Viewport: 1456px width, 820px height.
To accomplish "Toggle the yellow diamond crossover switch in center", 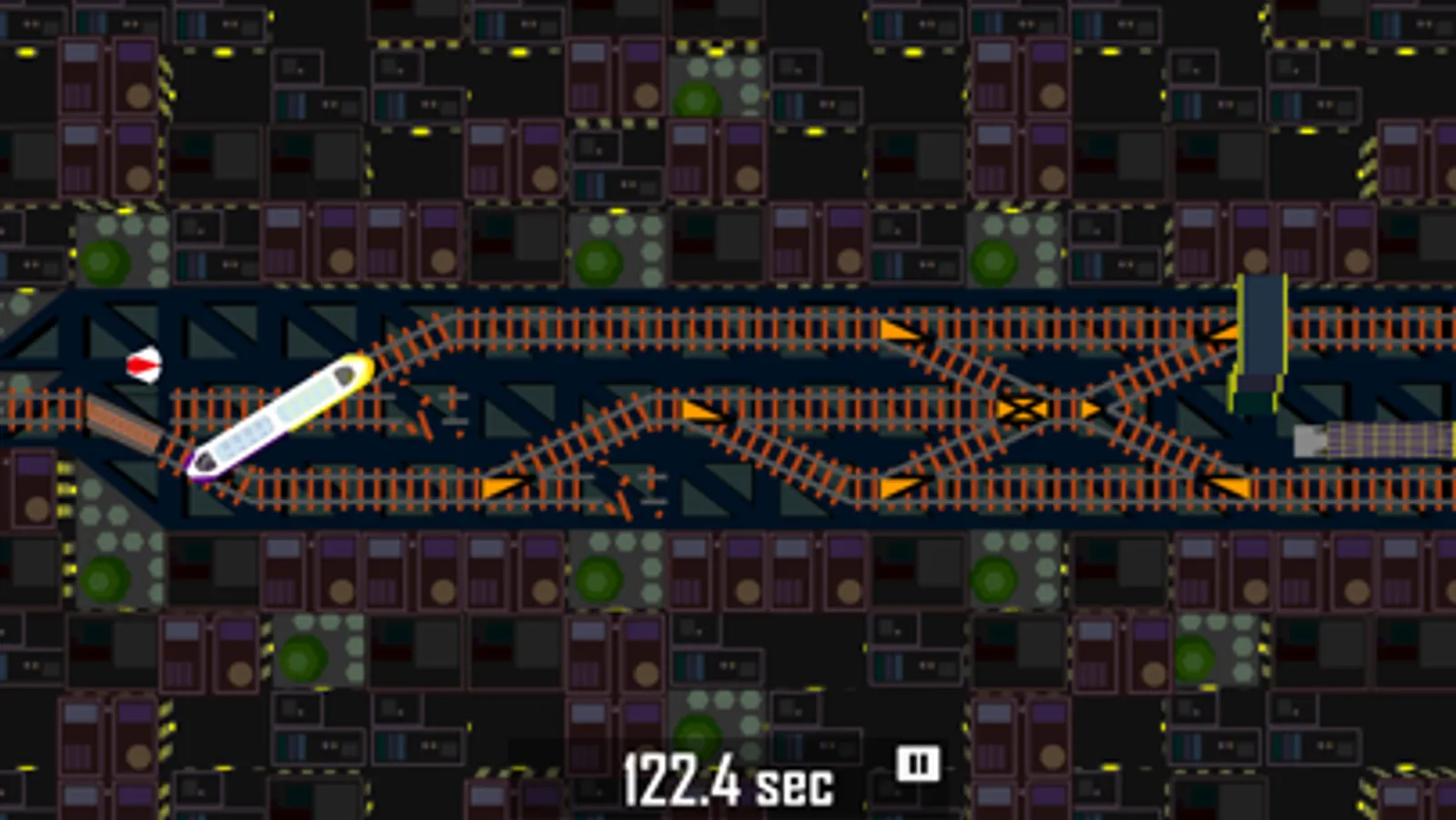I will (x=1020, y=408).
